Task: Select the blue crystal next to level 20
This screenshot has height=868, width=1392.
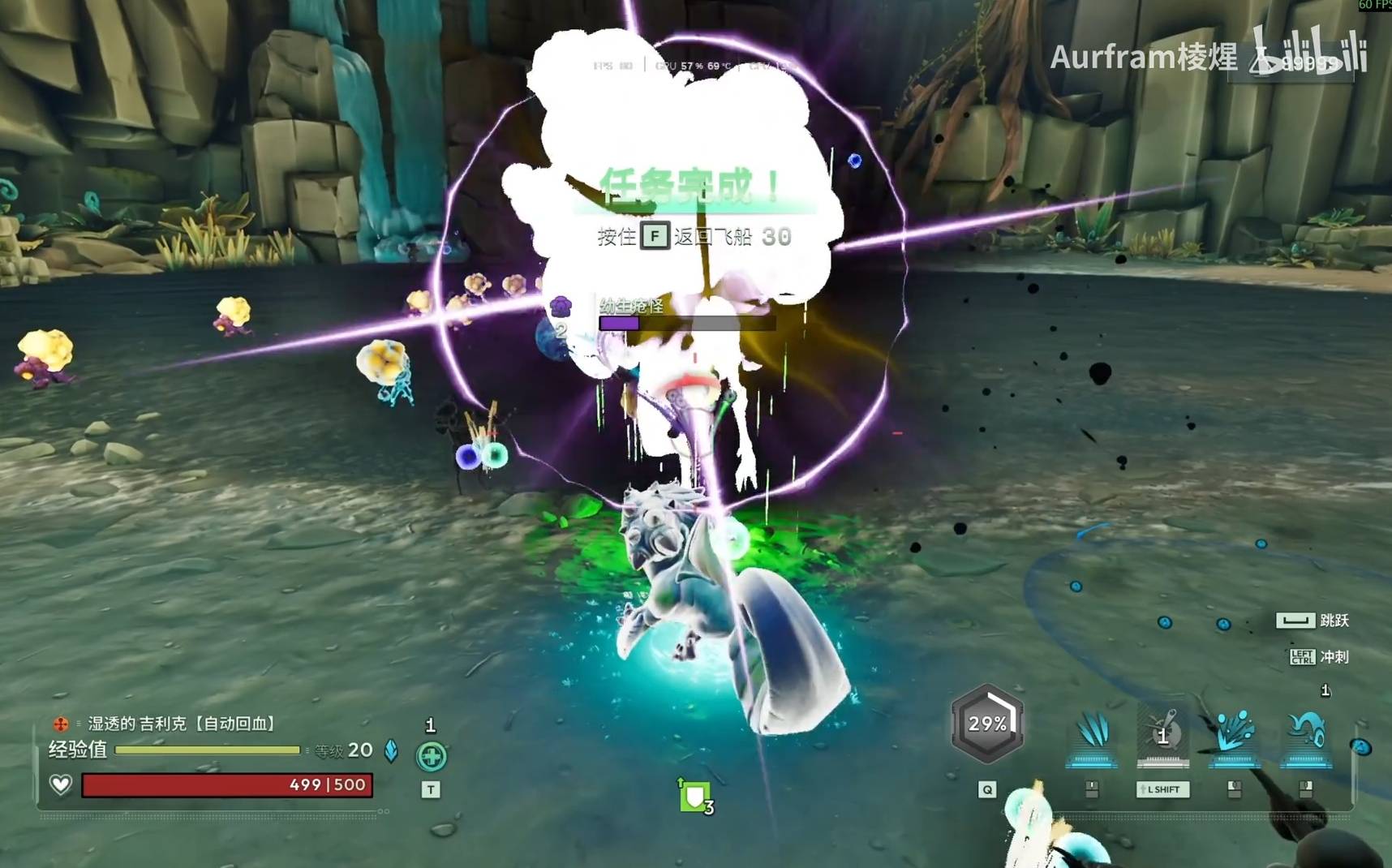Action: pyautogui.click(x=391, y=751)
